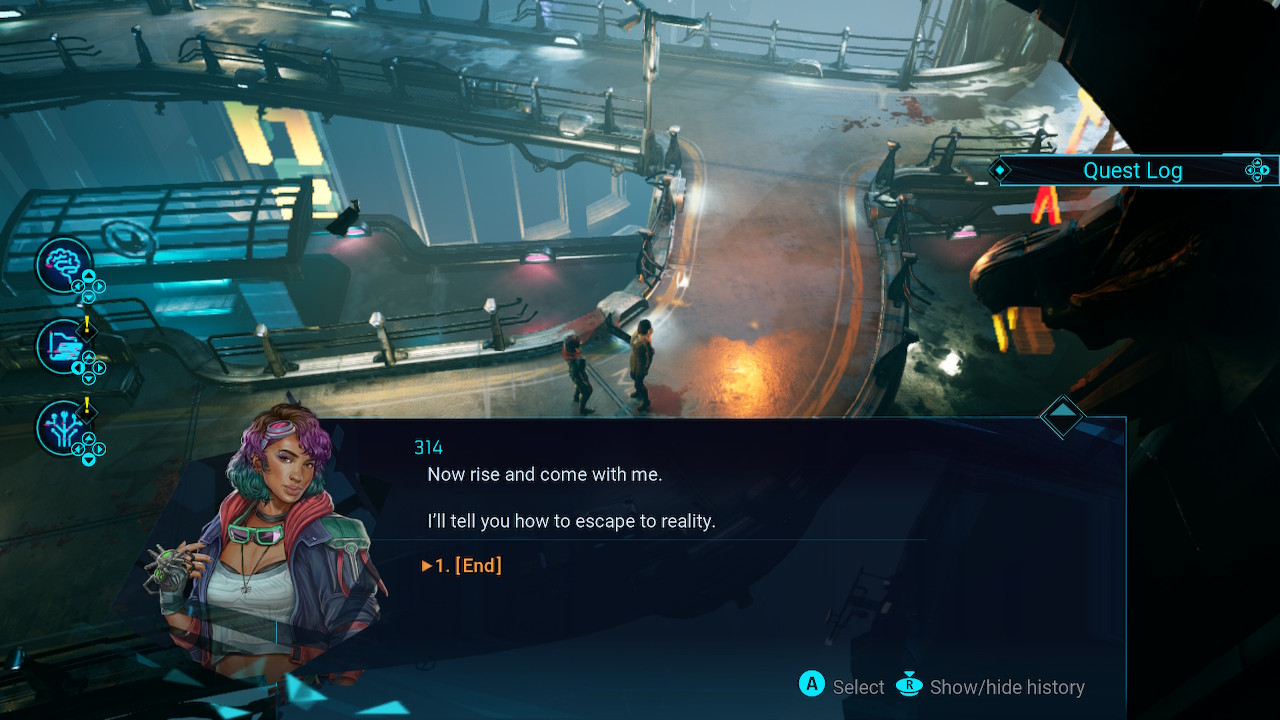The width and height of the screenshot is (1280, 720).
Task: Open the circuit tree skills icon
Action: [63, 427]
